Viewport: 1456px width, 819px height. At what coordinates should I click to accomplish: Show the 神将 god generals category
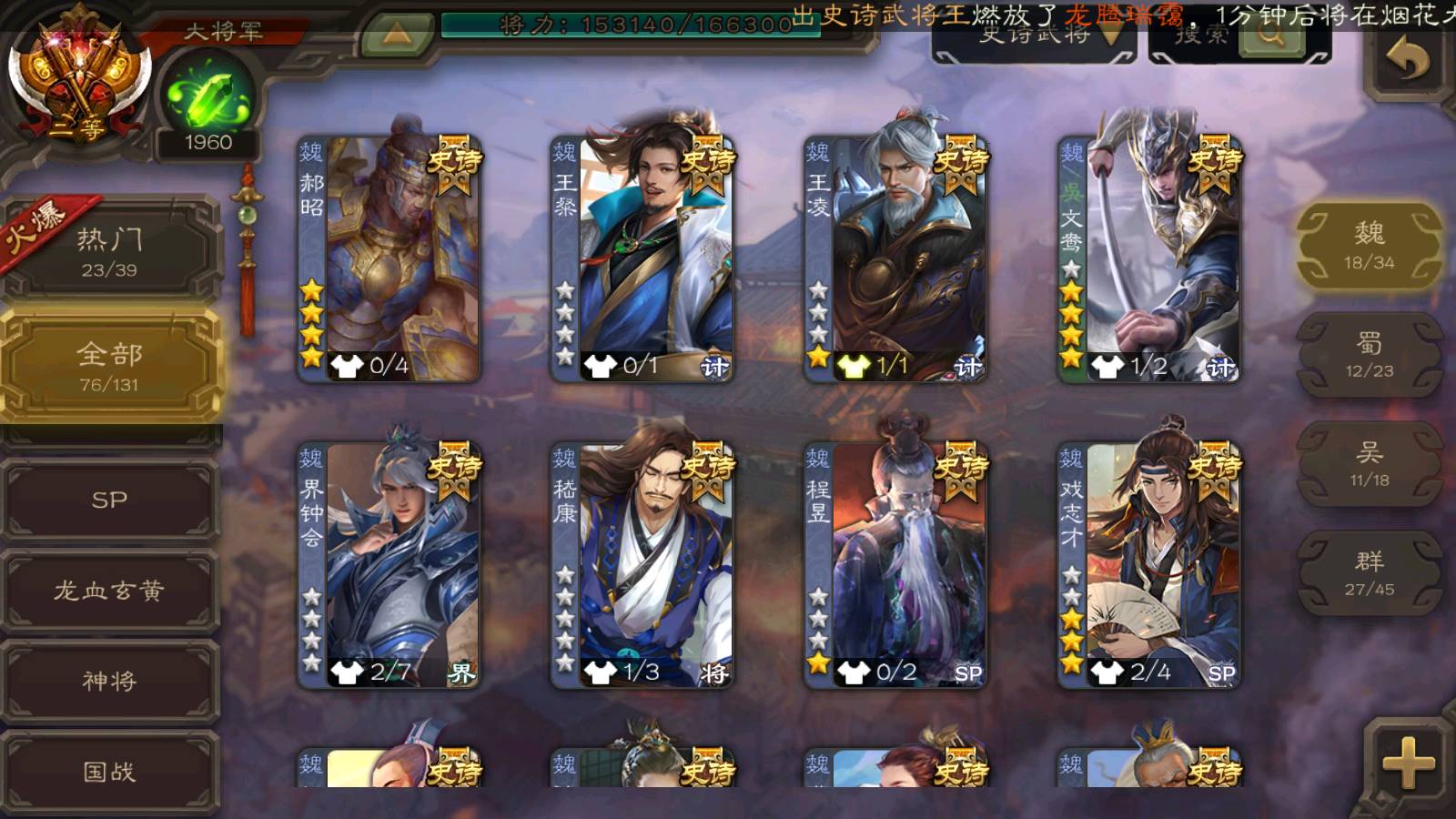pos(109,681)
